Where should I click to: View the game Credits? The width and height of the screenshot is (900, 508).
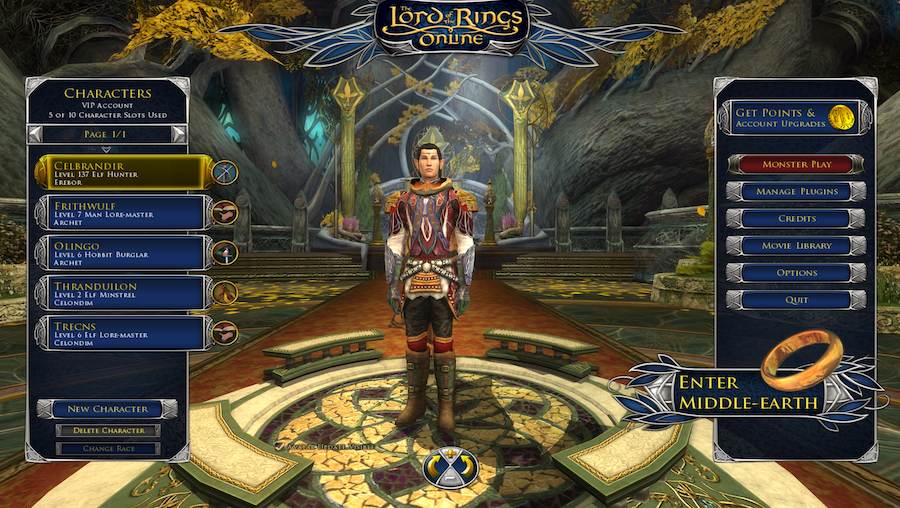click(795, 218)
